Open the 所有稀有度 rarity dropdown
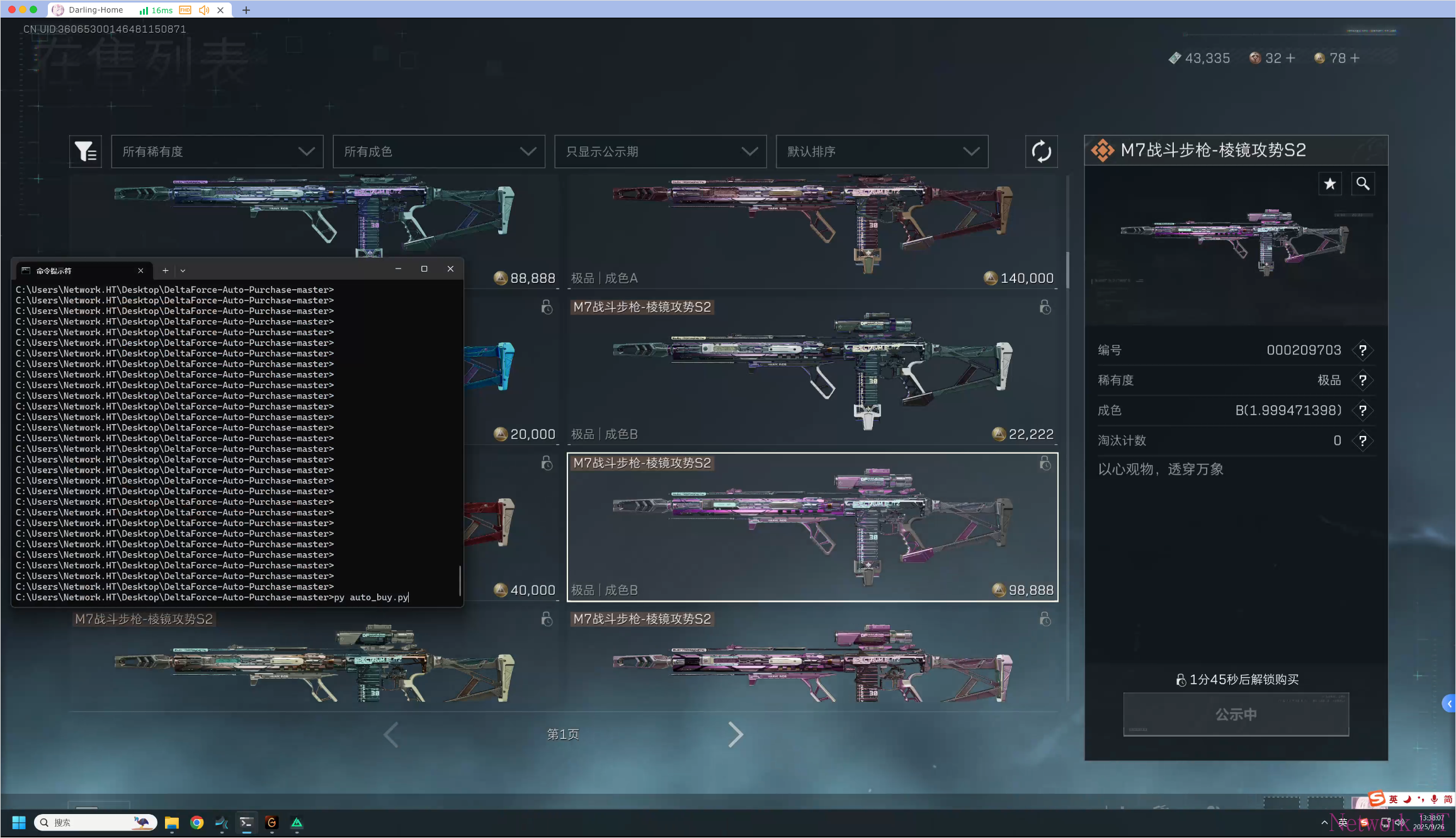 click(217, 152)
